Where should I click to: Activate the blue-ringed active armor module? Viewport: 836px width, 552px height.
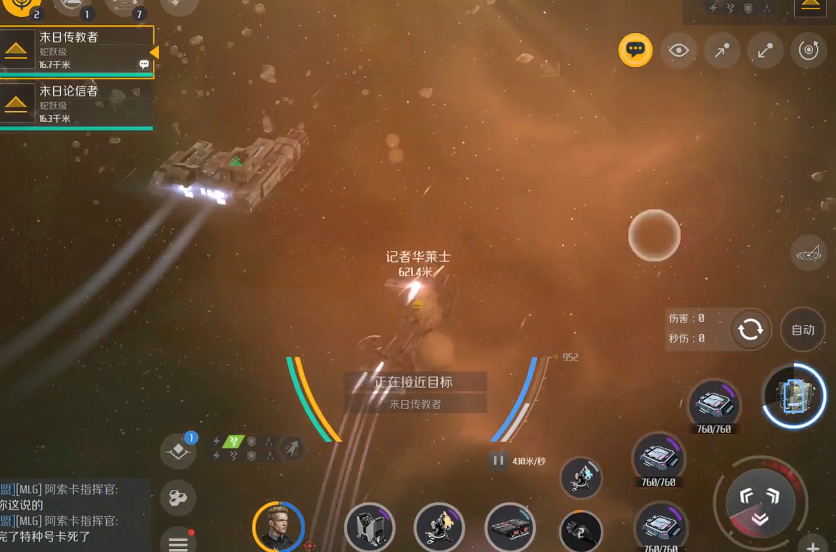click(x=794, y=395)
